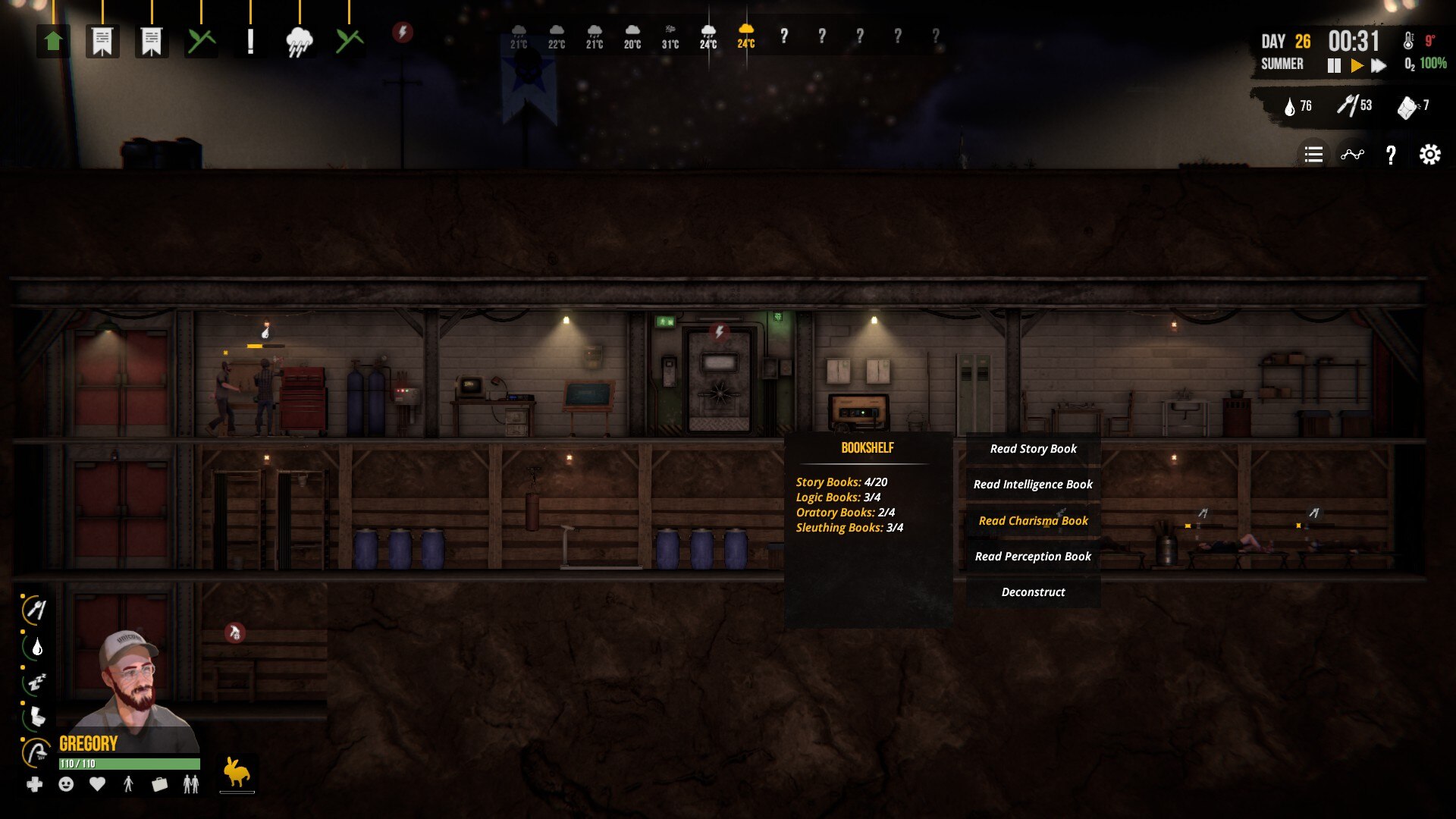The image size is (1456, 819).
Task: Open the task list icon
Action: pos(1313,155)
